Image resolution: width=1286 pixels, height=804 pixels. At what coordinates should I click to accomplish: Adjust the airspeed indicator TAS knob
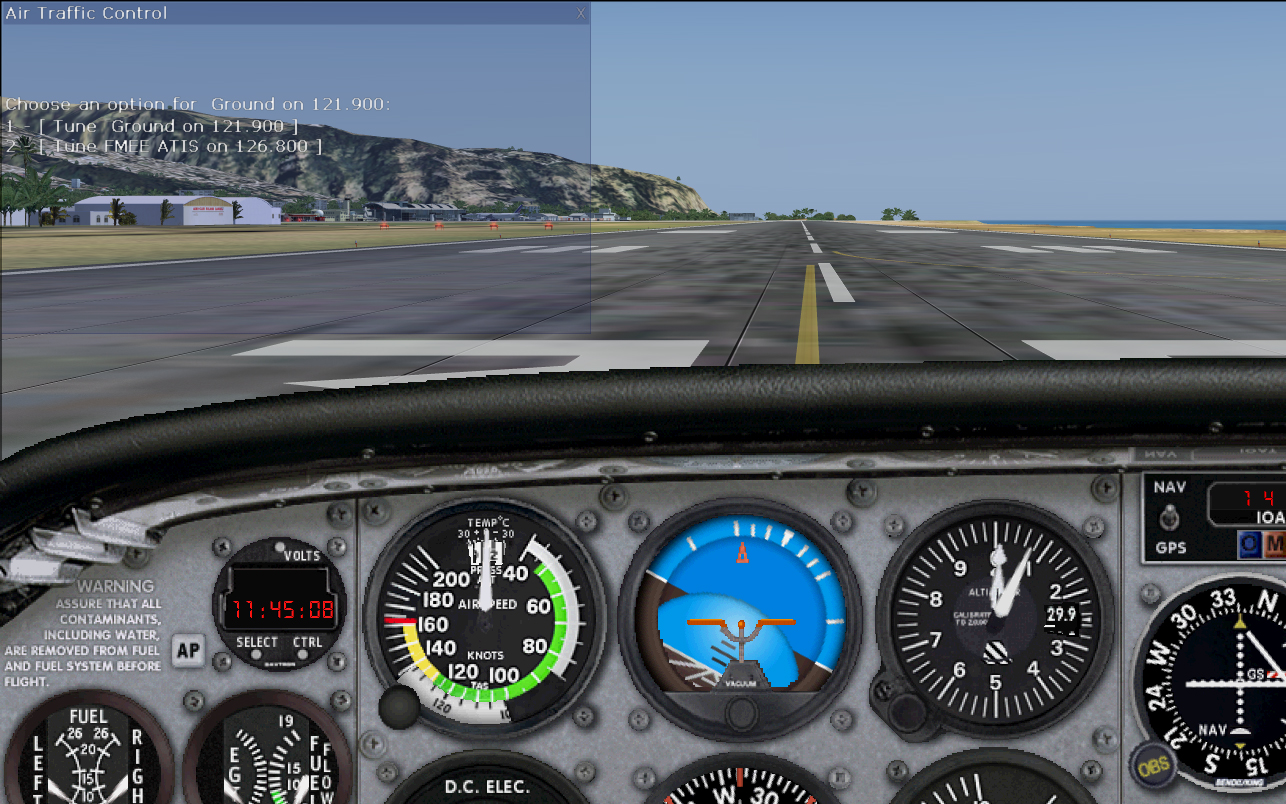[399, 707]
